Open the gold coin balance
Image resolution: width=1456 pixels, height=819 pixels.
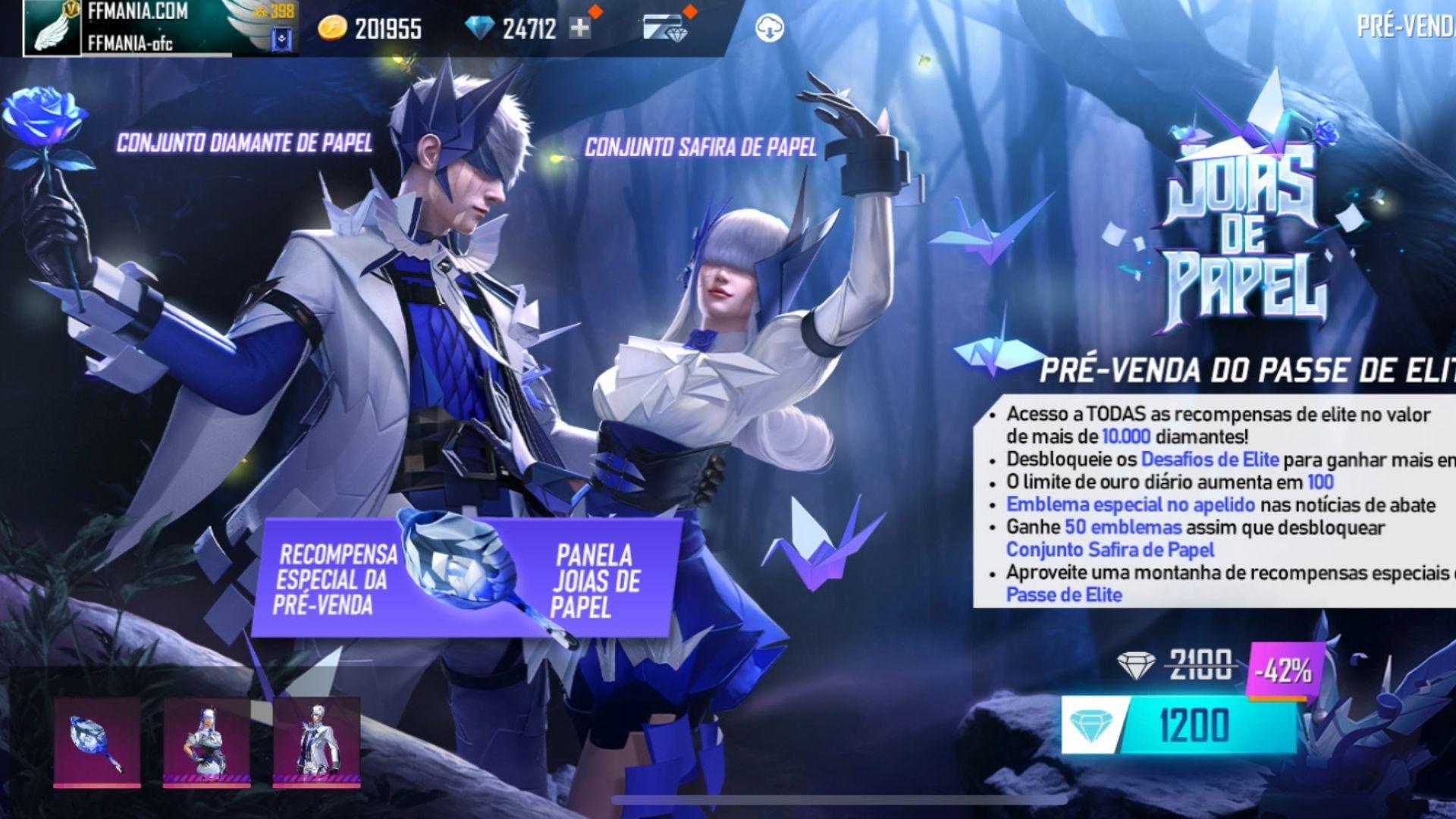(x=372, y=29)
